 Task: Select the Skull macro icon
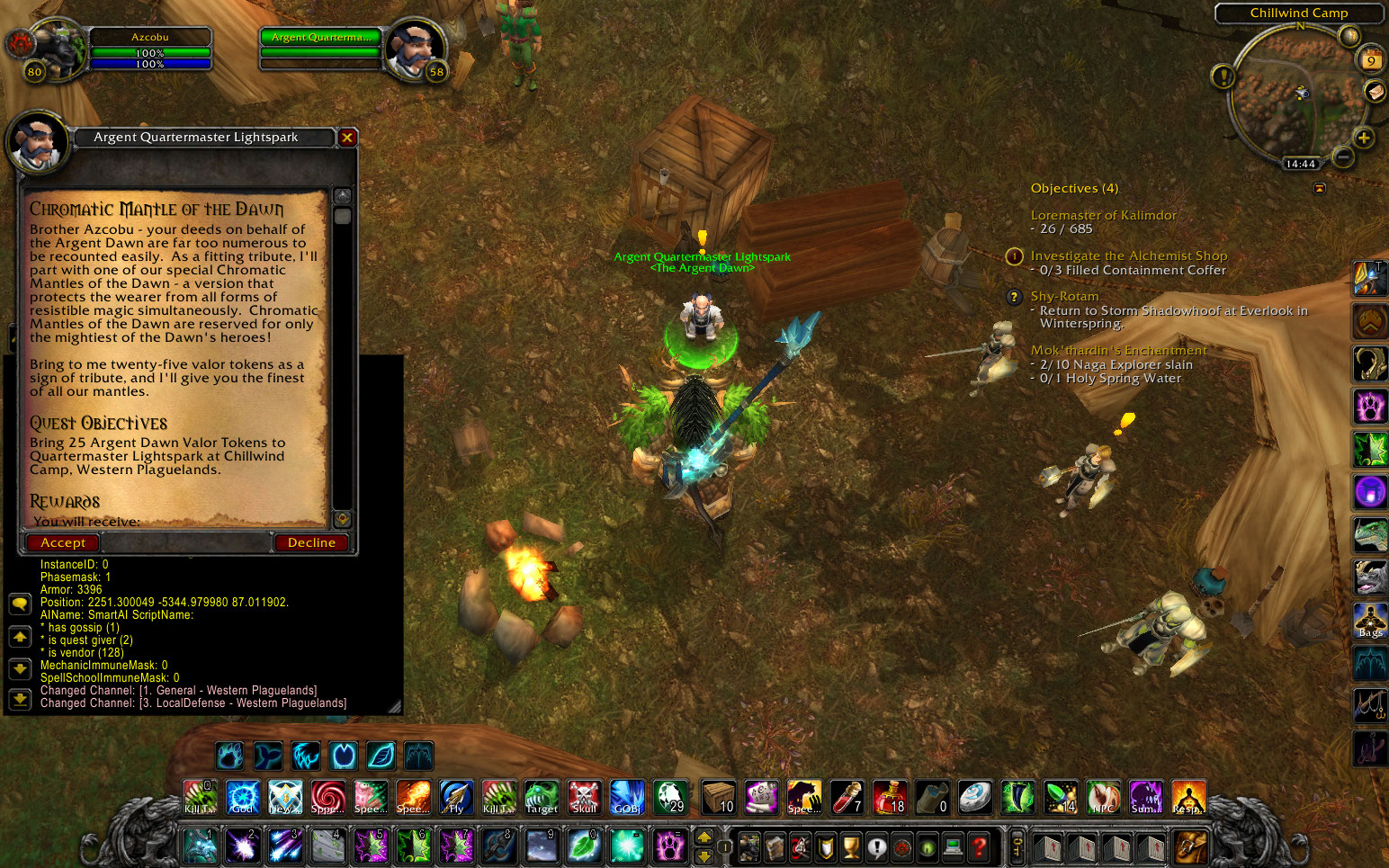(x=584, y=797)
